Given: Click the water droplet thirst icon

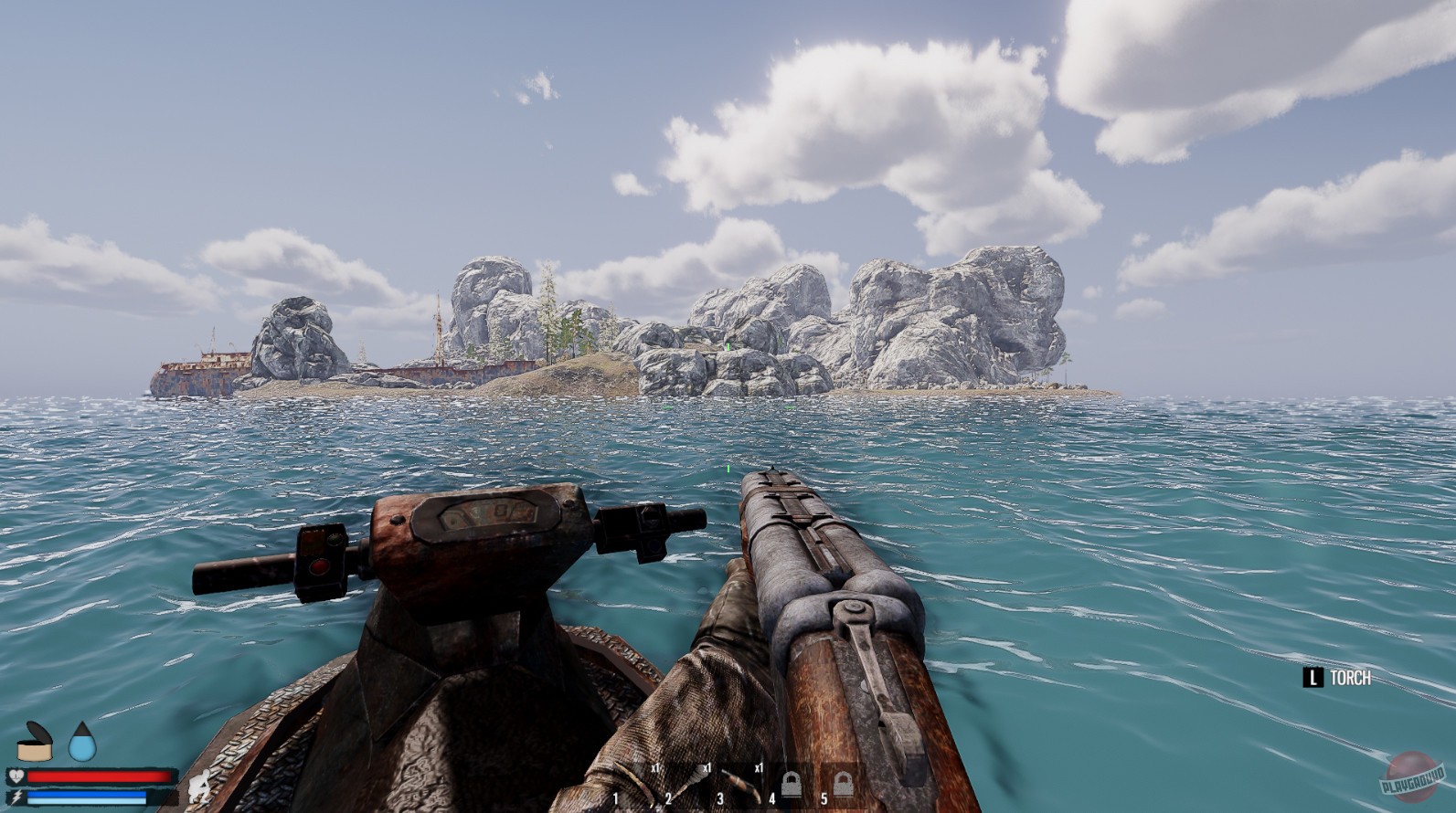Looking at the screenshot, I should click(81, 744).
